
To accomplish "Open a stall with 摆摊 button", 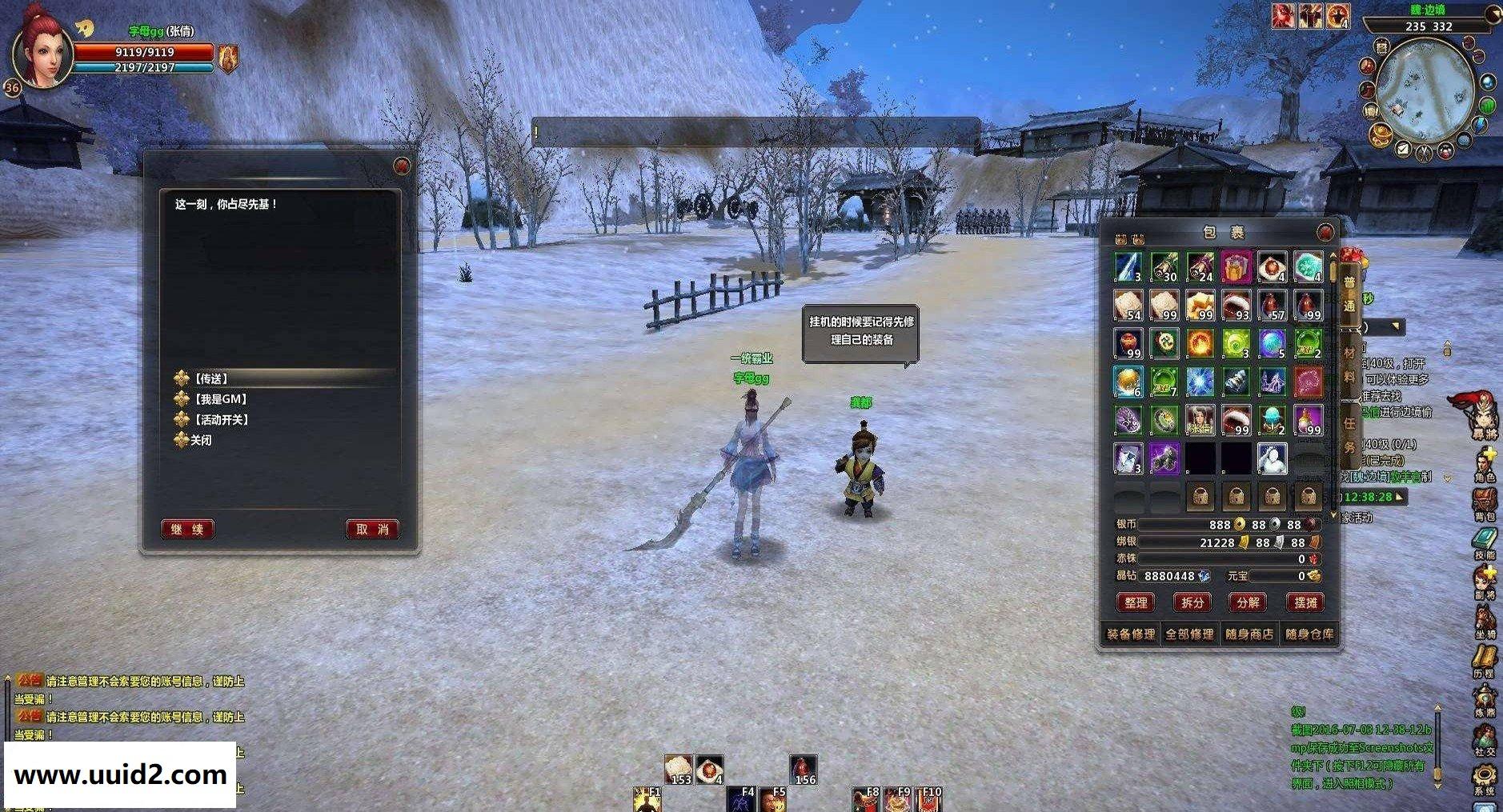I will (1305, 602).
